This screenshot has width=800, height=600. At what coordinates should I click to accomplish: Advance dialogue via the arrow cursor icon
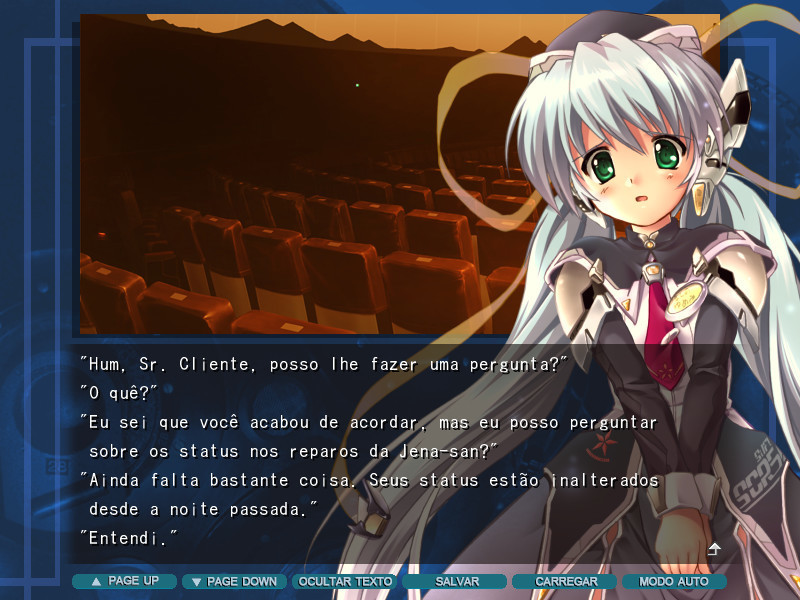(x=714, y=549)
